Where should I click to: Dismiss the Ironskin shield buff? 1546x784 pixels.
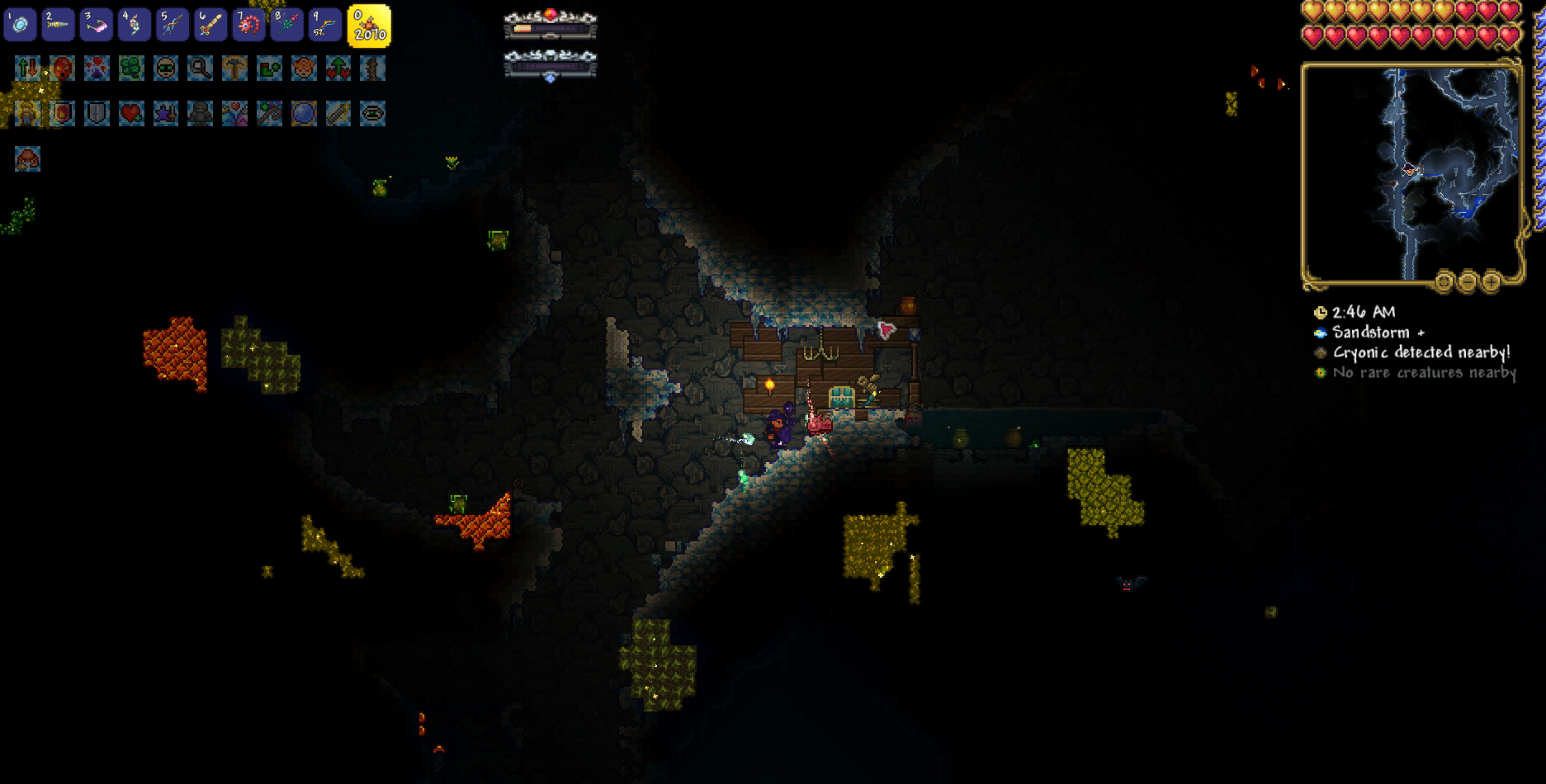(x=95, y=113)
